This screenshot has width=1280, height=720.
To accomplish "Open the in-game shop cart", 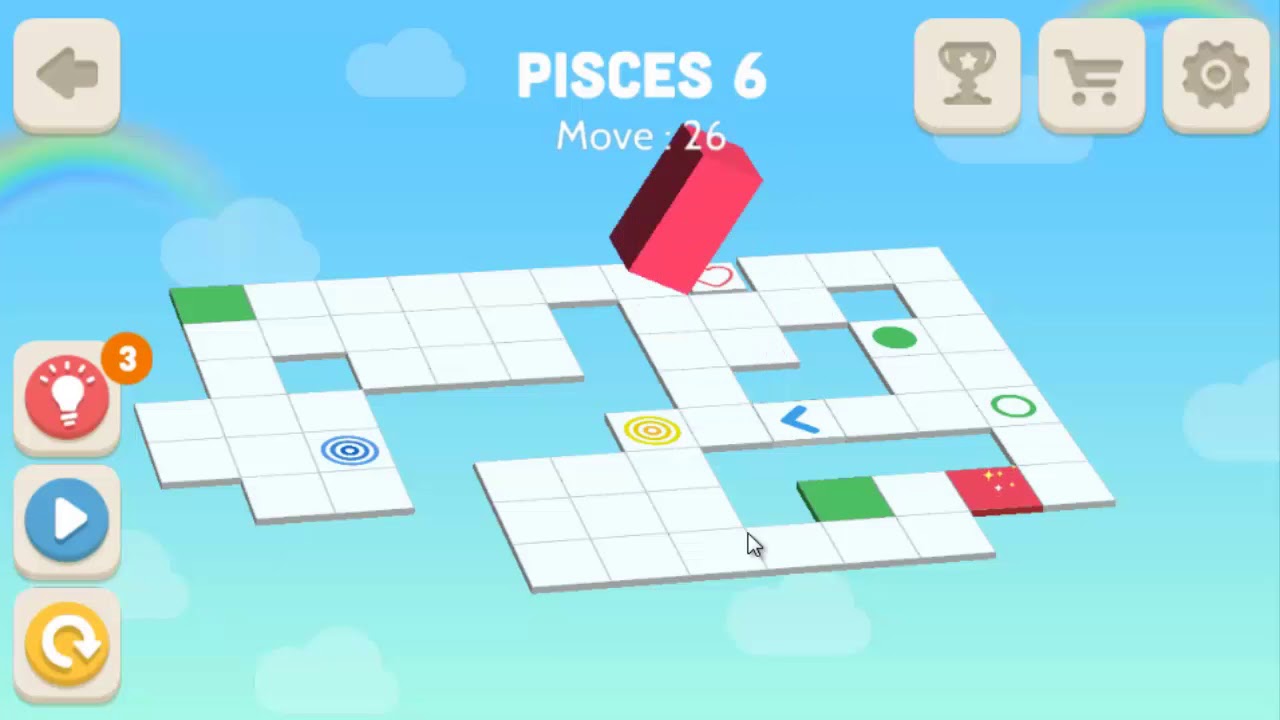I will 1091,75.
